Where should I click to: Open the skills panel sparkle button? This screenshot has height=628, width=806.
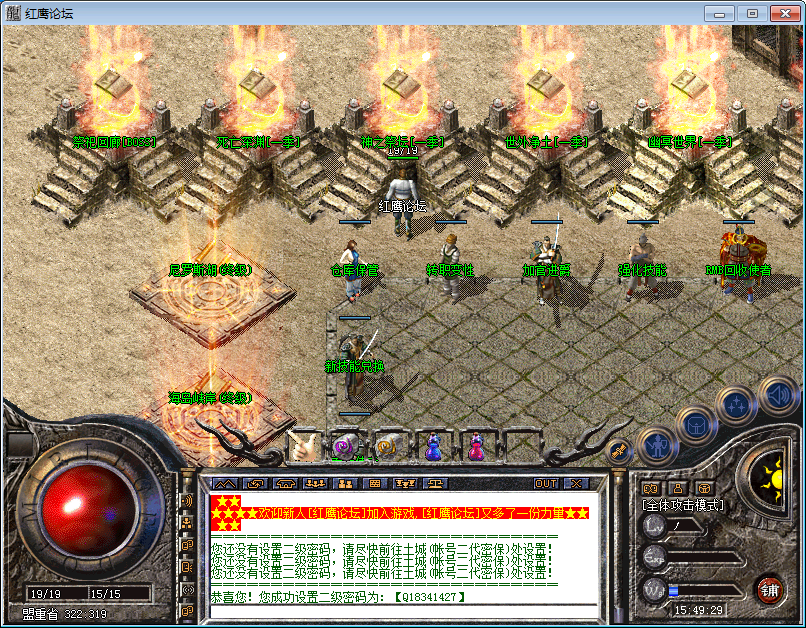(736, 405)
